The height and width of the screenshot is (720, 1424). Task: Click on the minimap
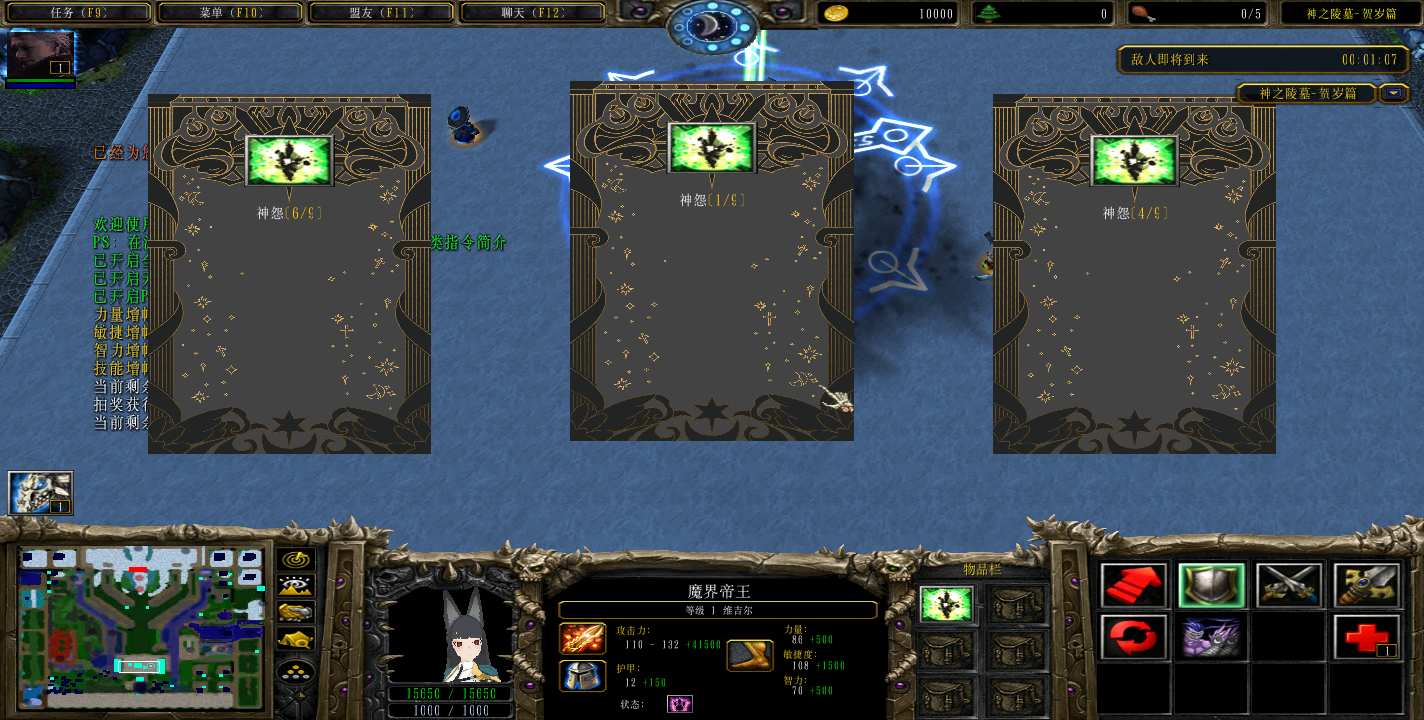(x=141, y=621)
